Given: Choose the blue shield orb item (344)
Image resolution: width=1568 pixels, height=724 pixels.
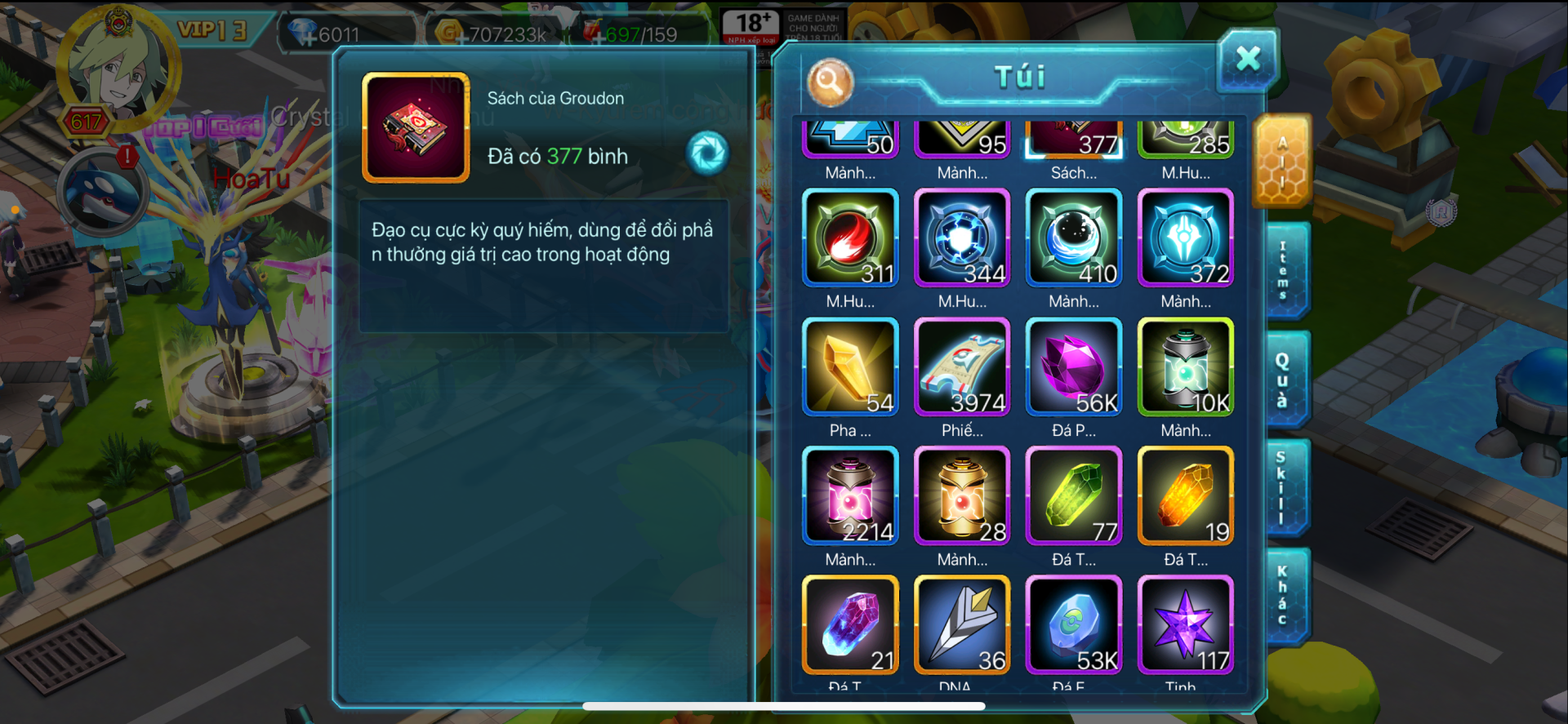Looking at the screenshot, I should pos(962,238).
